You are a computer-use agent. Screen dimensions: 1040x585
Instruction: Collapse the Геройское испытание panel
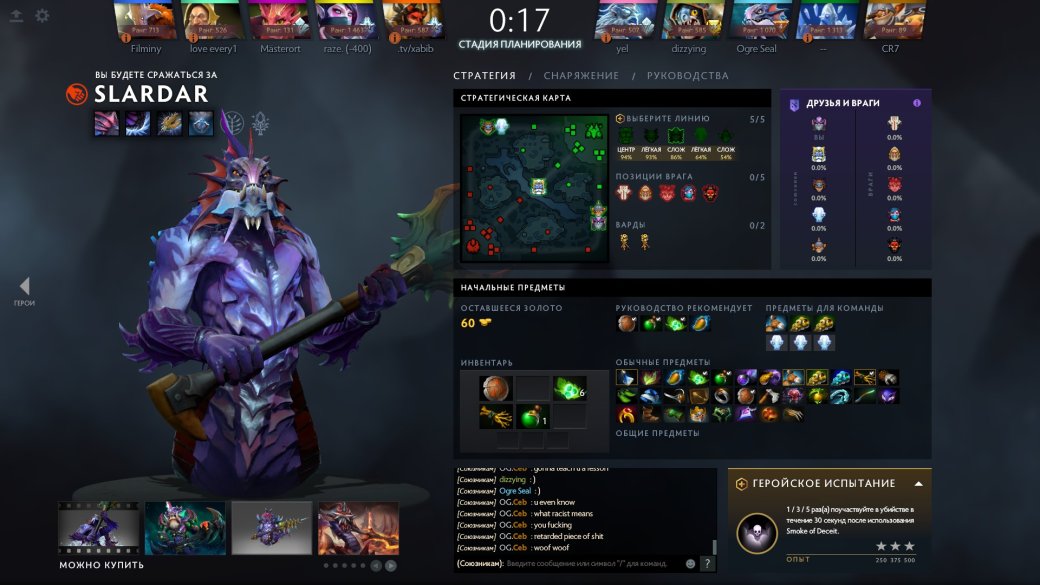pyautogui.click(x=918, y=483)
